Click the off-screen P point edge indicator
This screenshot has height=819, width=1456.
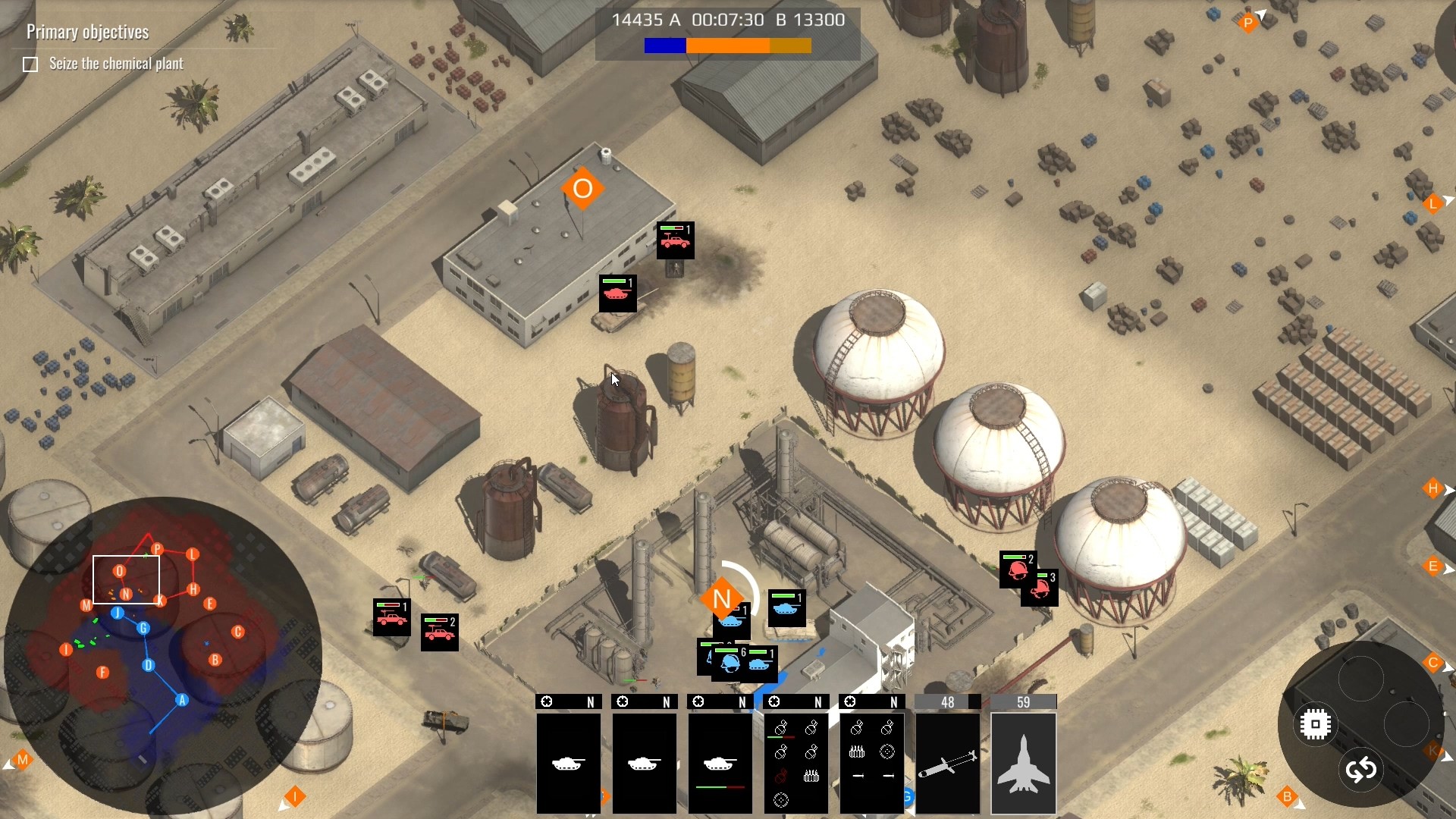click(1248, 24)
